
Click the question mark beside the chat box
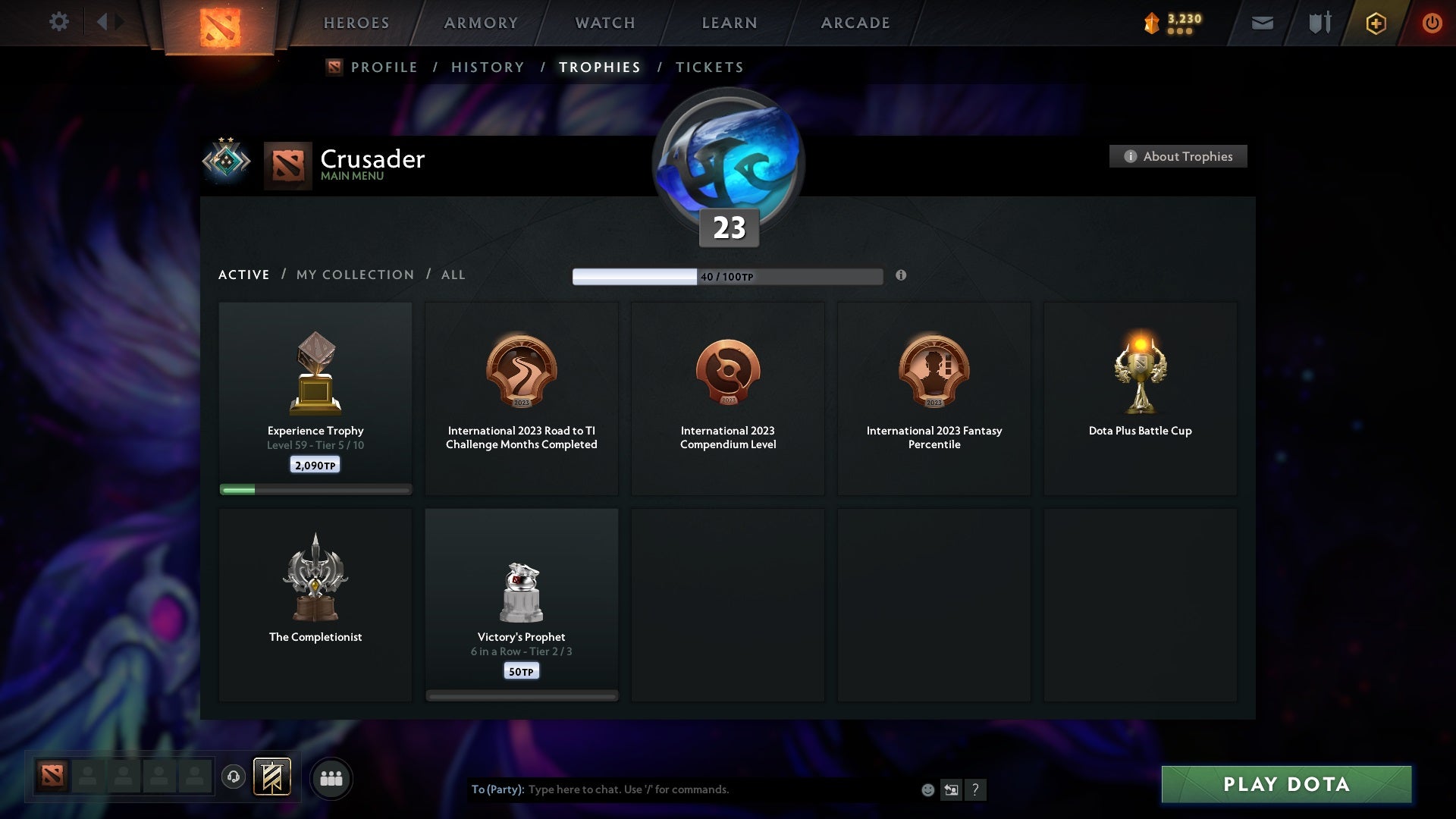point(976,789)
